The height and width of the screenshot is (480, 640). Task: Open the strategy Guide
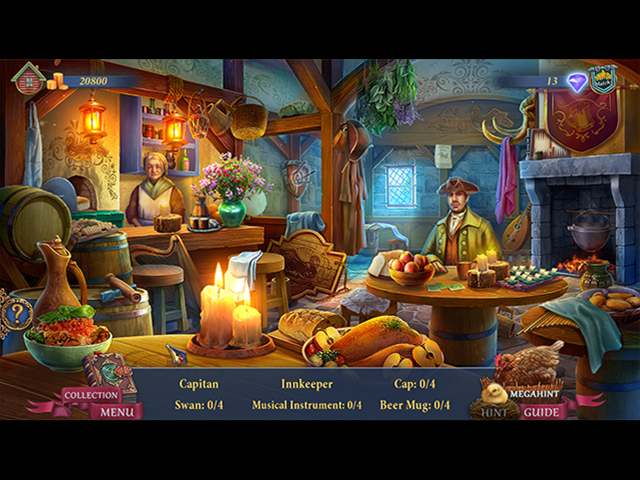point(542,411)
